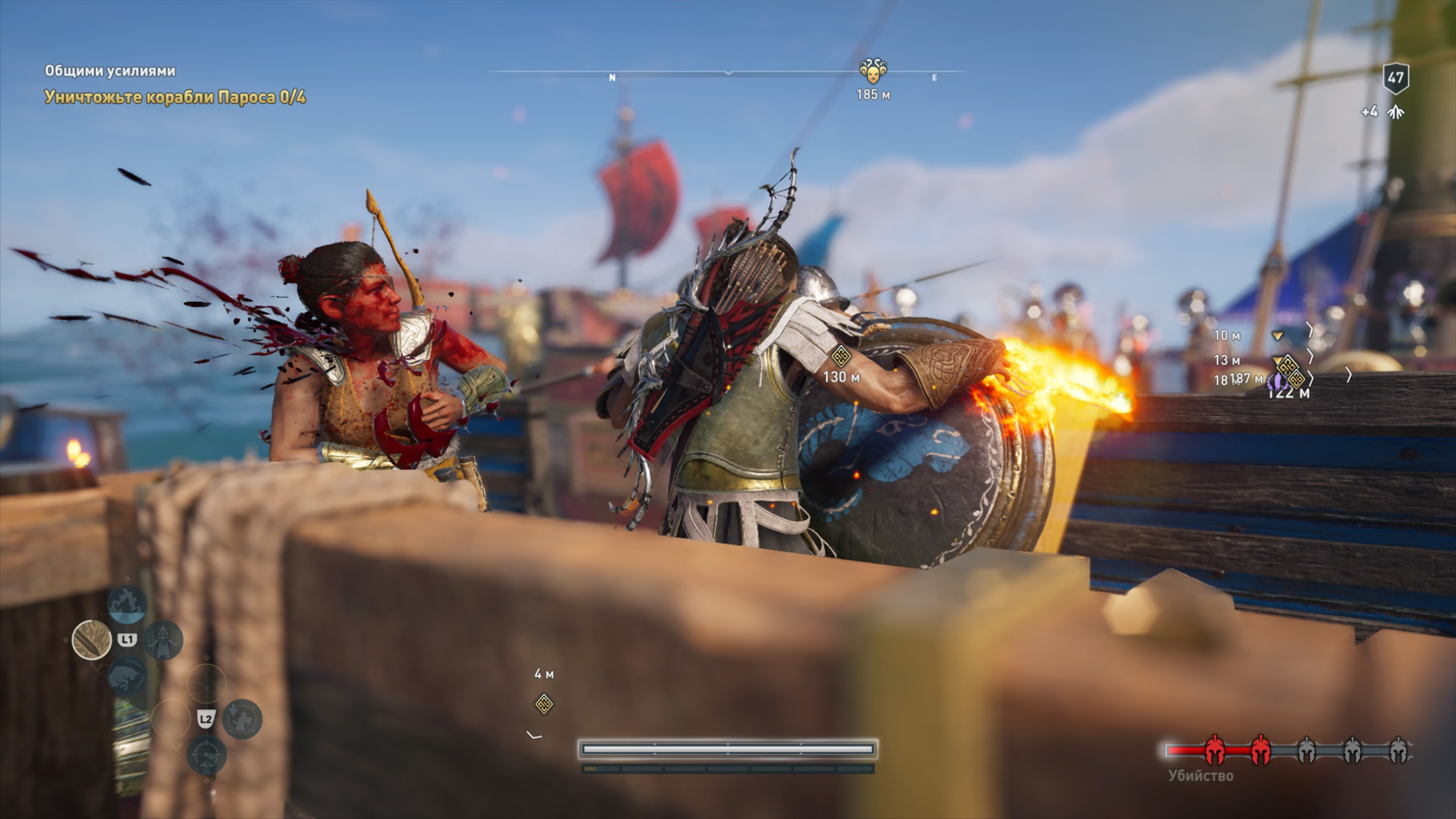Activate the flame attack ability
Viewport: 1456px width, 819px height.
127,602
